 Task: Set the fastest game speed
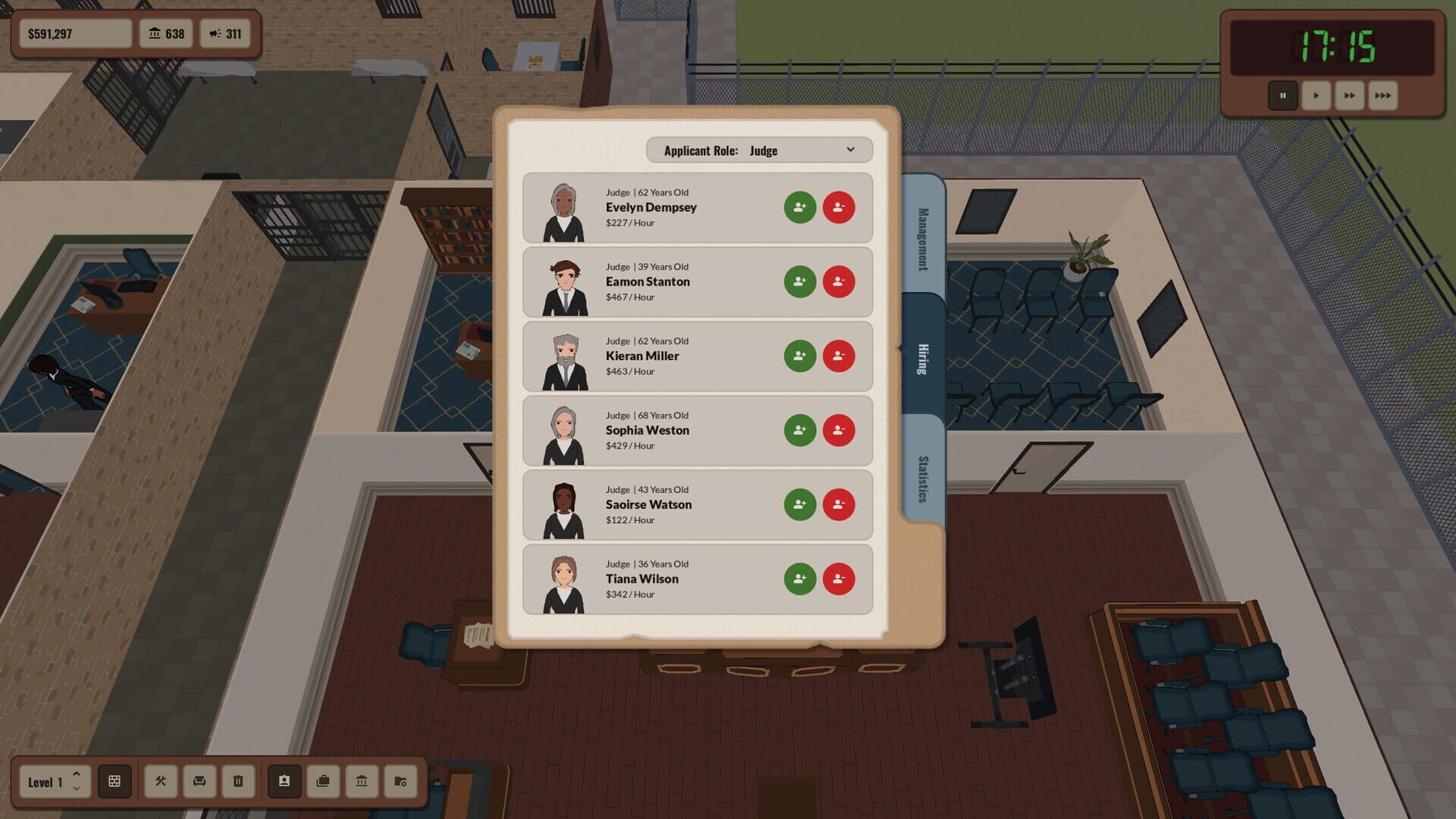coord(1382,96)
